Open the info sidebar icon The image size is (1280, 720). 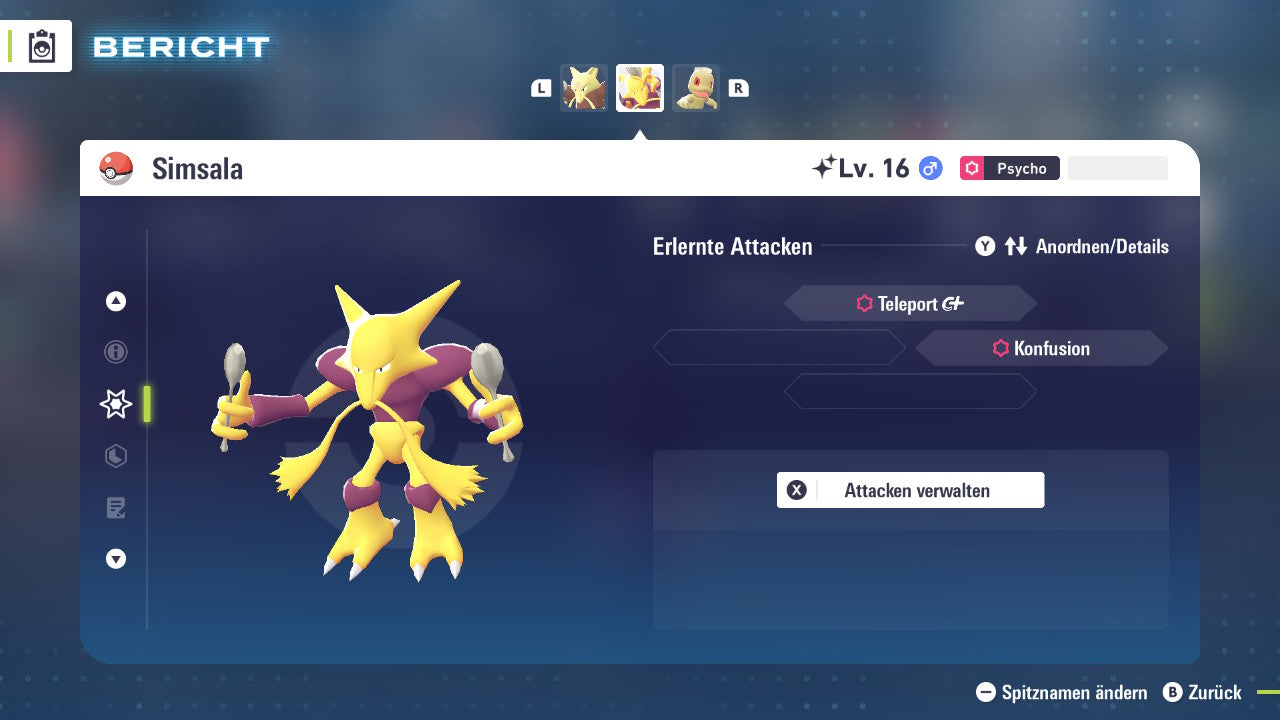click(115, 352)
